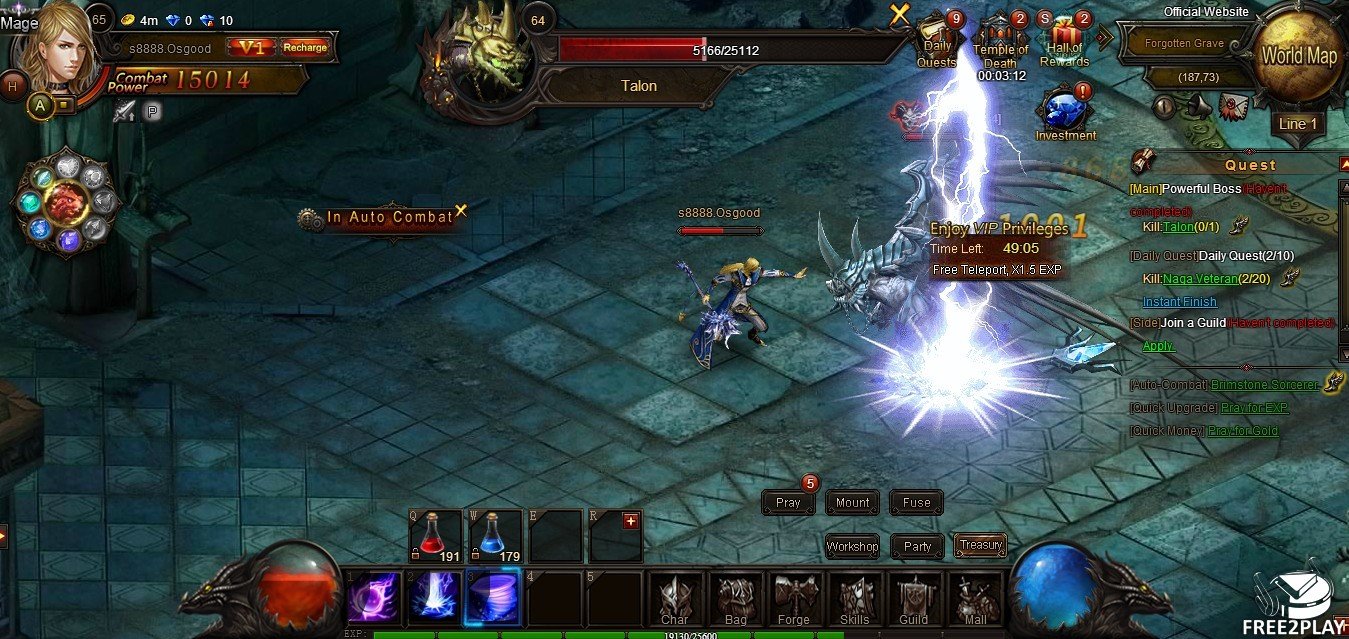Screen dimensions: 1349x639
Task: Open the Char character sheet
Action: (x=675, y=599)
